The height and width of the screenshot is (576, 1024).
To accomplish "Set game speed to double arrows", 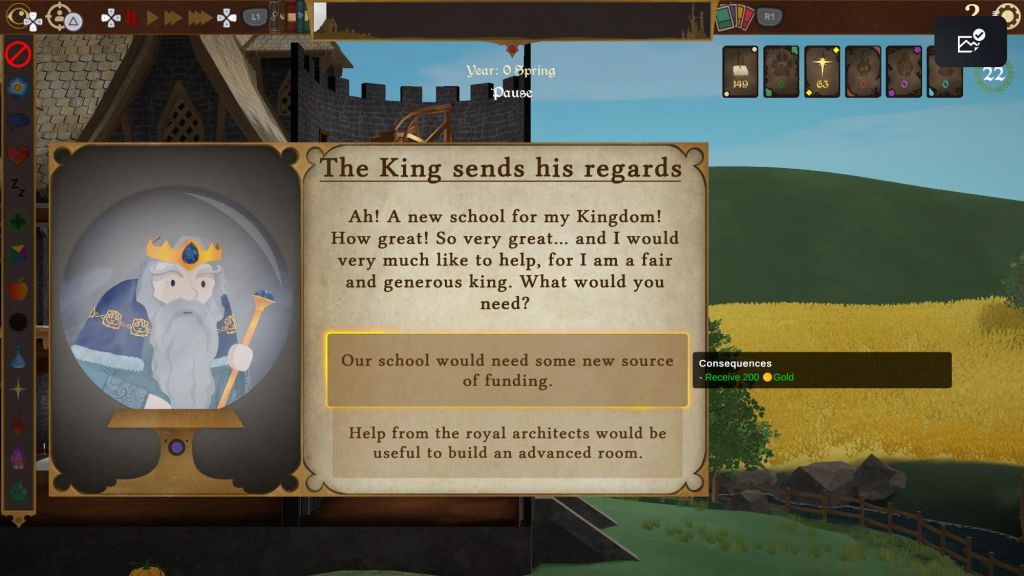I will coord(173,17).
